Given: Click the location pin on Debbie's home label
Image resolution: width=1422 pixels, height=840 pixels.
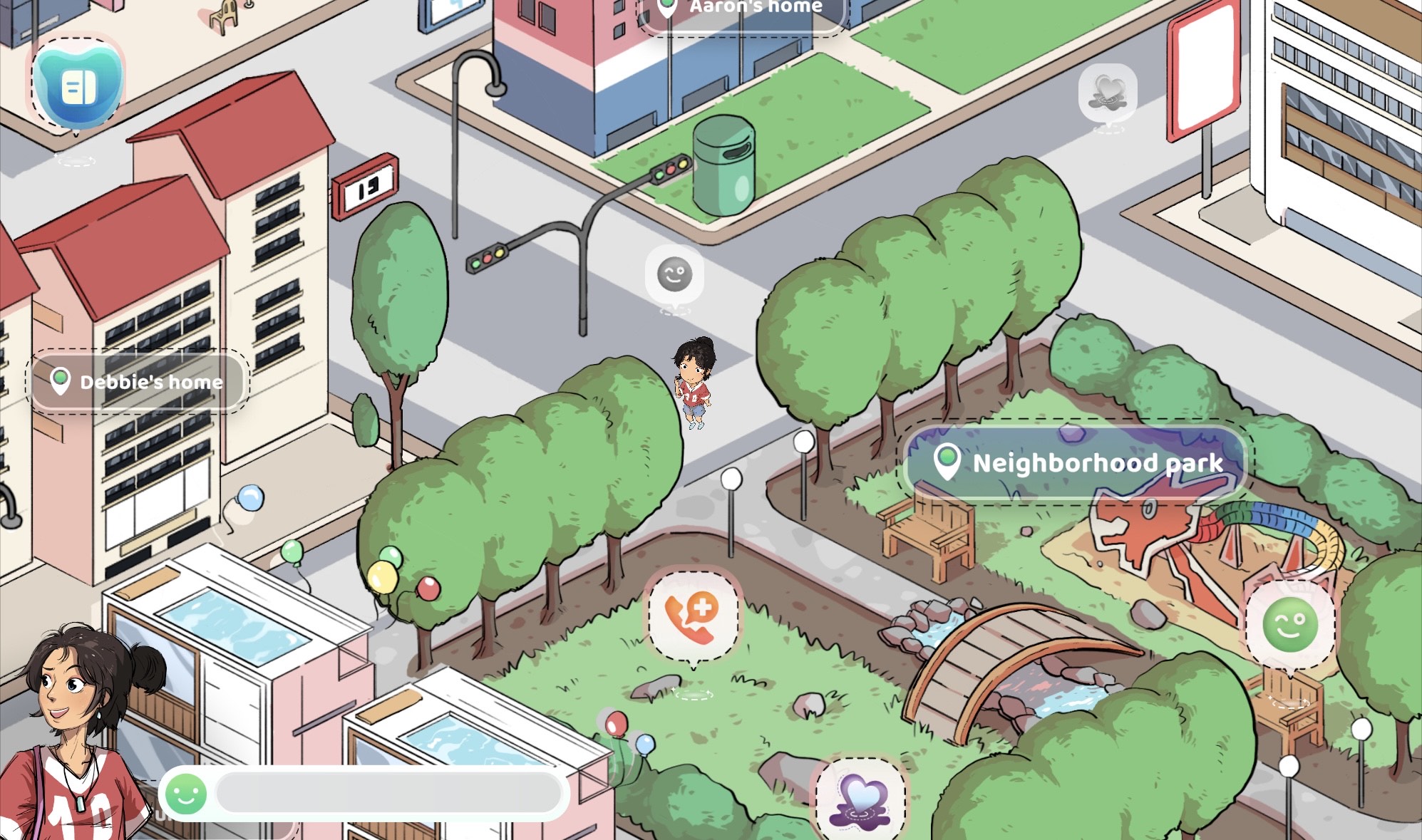Looking at the screenshot, I should point(61,382).
